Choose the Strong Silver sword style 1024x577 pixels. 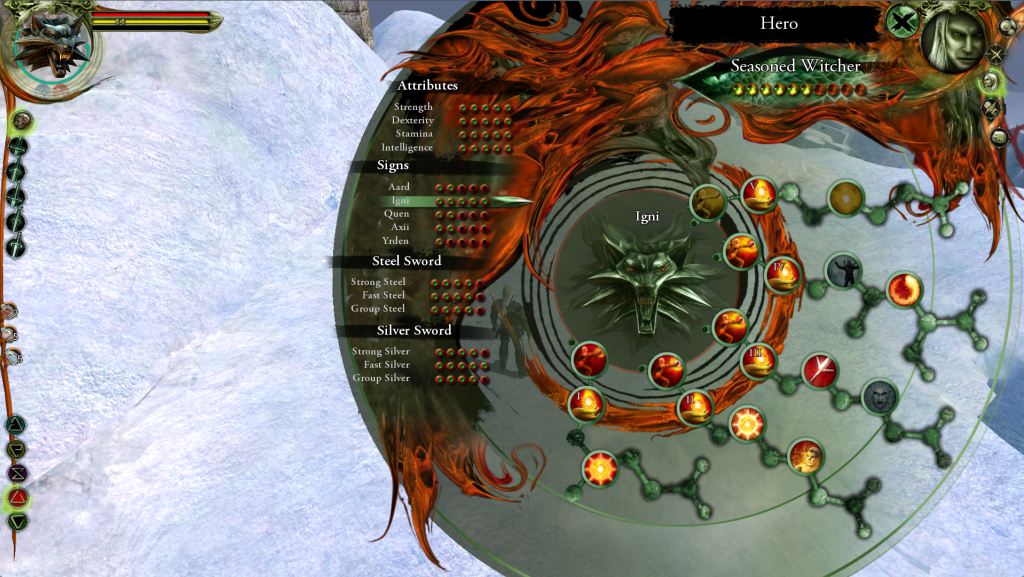(x=381, y=351)
